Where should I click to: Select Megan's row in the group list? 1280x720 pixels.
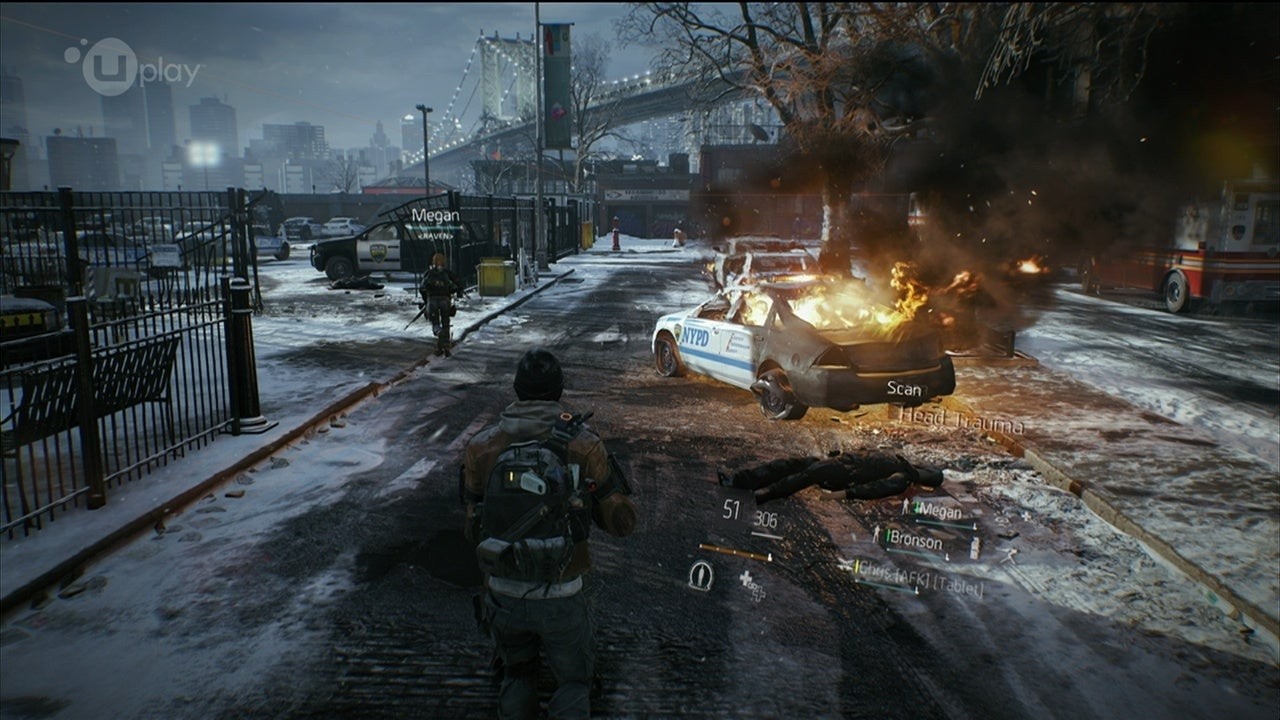point(938,510)
